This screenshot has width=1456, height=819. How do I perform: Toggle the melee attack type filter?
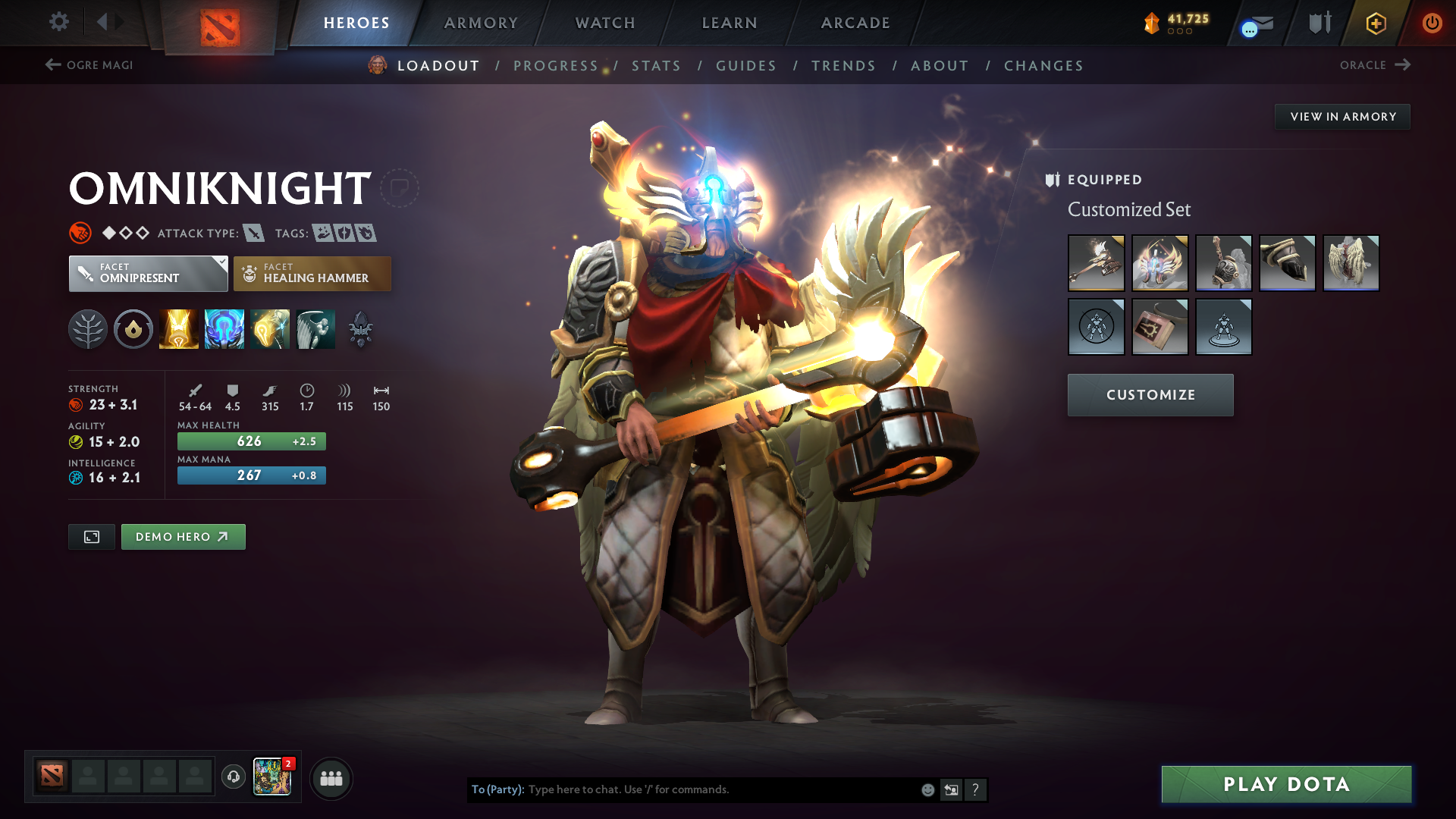(x=253, y=233)
